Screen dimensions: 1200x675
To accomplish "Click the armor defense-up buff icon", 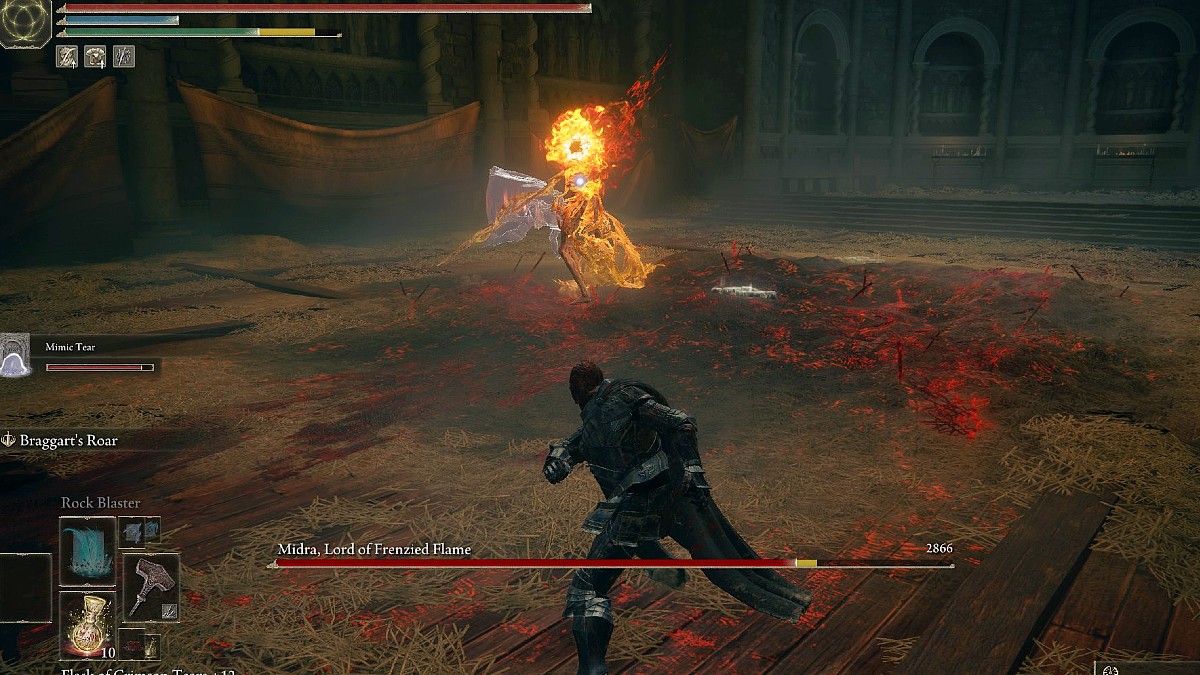I will click(96, 57).
